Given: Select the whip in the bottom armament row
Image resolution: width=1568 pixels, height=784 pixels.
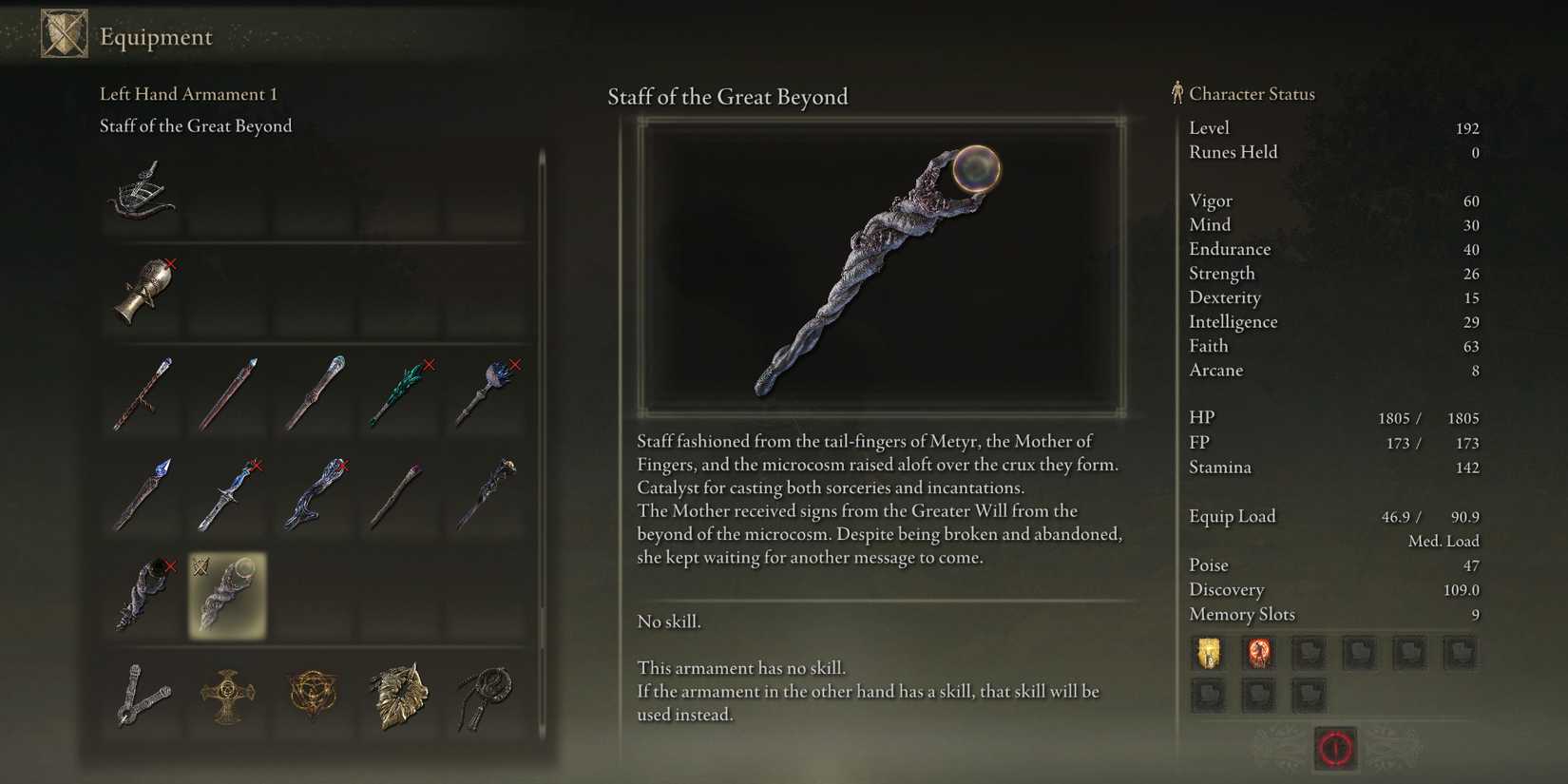Looking at the screenshot, I should point(143,698).
